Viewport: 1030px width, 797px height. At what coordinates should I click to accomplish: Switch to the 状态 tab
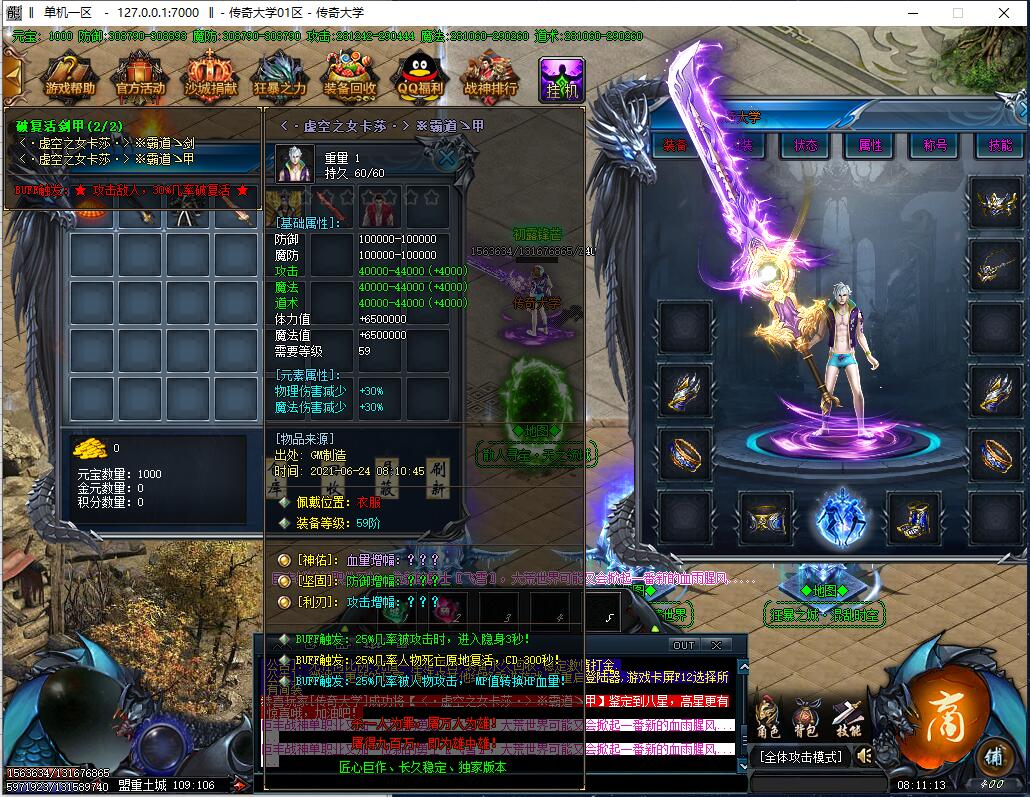(x=805, y=145)
